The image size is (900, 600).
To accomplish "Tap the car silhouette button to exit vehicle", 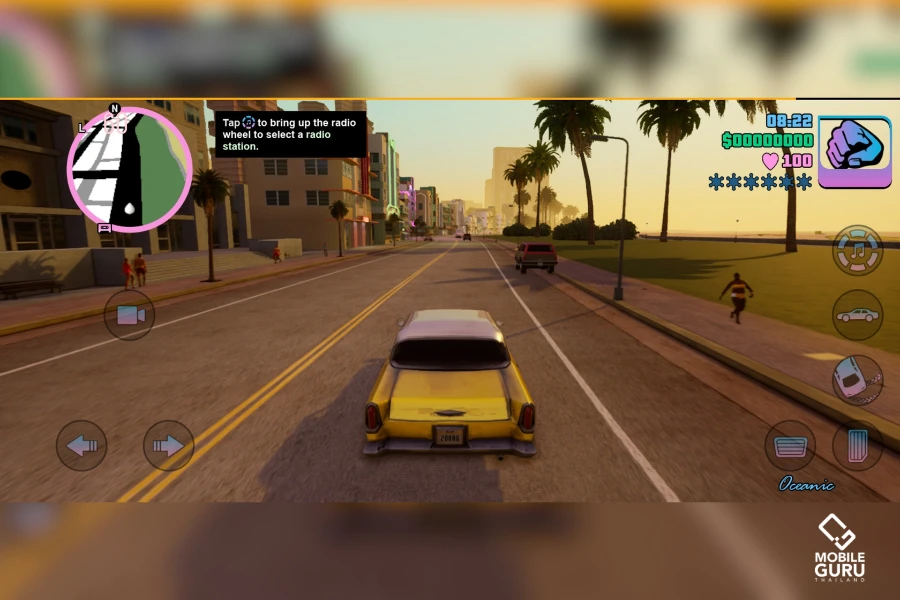I will click(857, 315).
